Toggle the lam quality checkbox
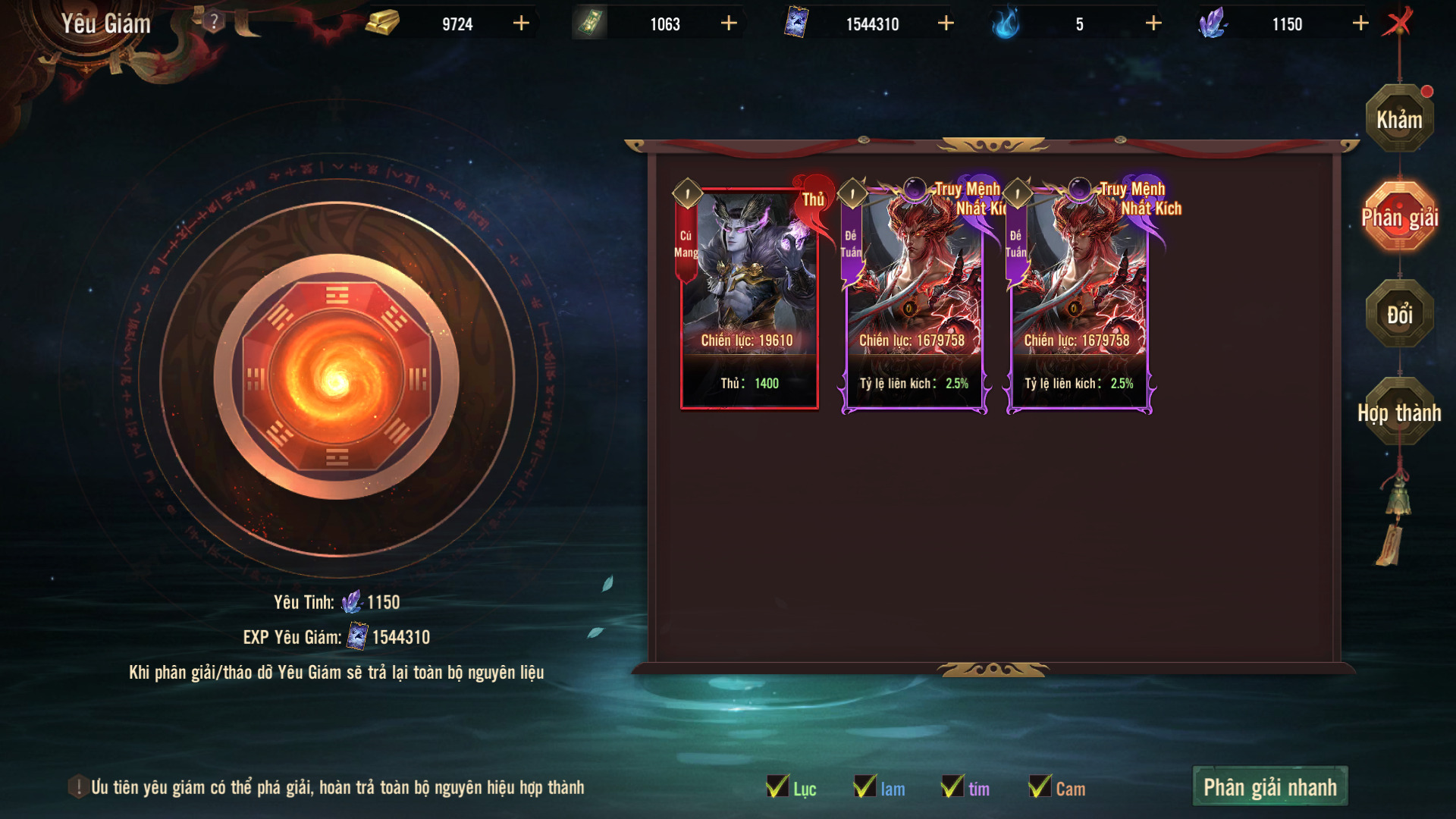1456x819 pixels. [865, 787]
